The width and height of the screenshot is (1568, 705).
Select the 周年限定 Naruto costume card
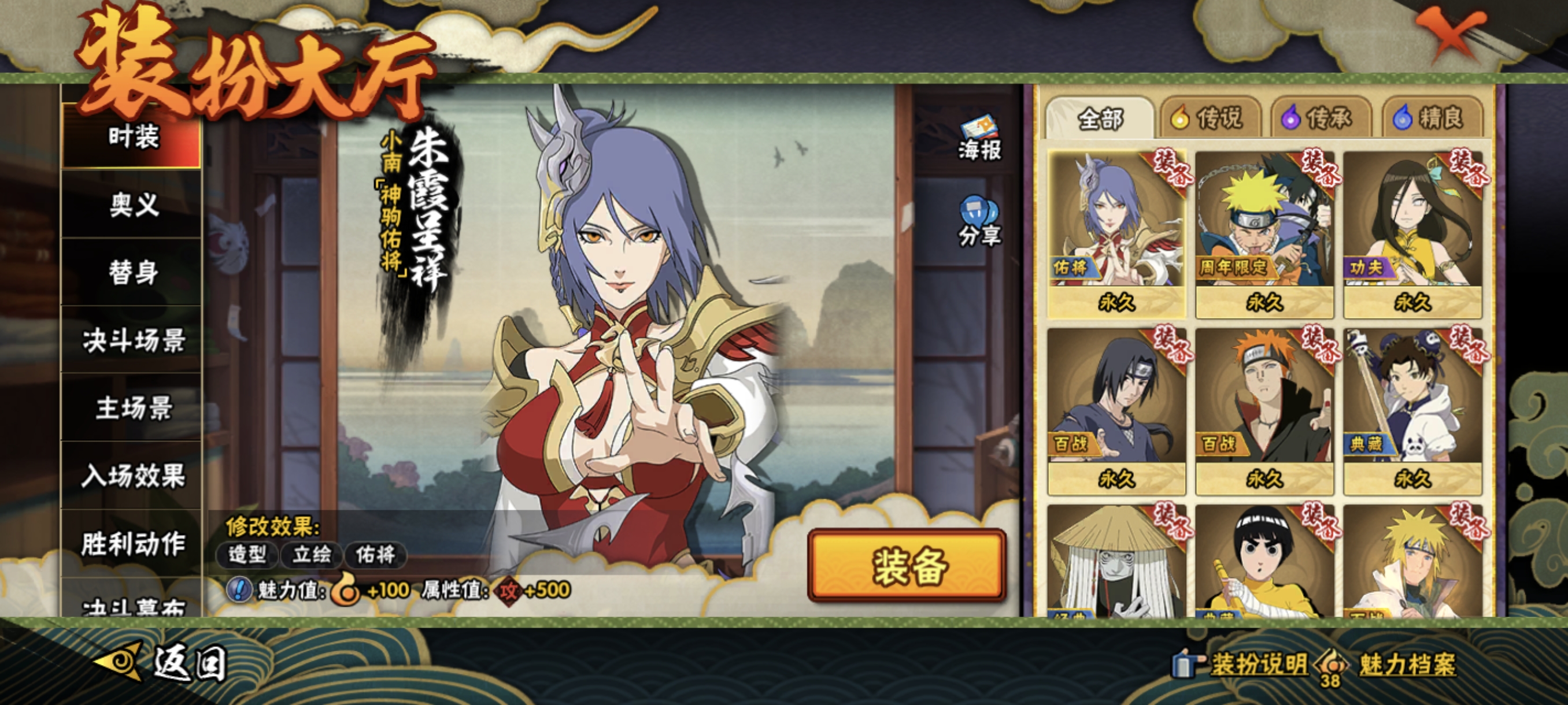coord(1264,234)
